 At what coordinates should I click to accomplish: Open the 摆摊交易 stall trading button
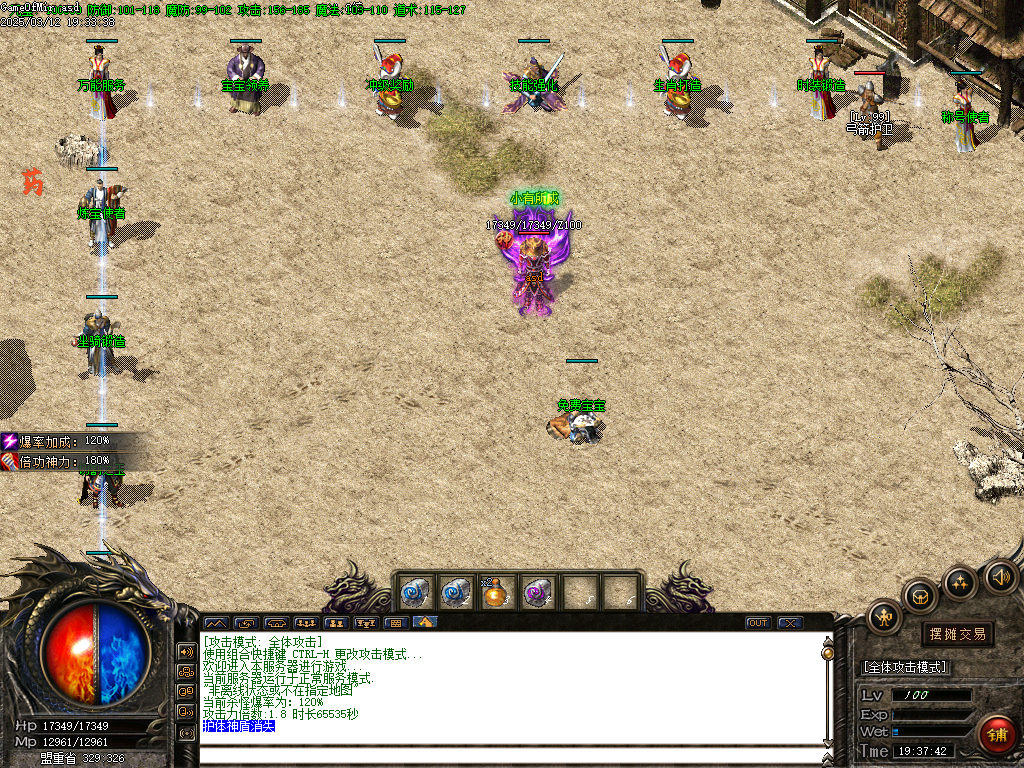(x=957, y=634)
